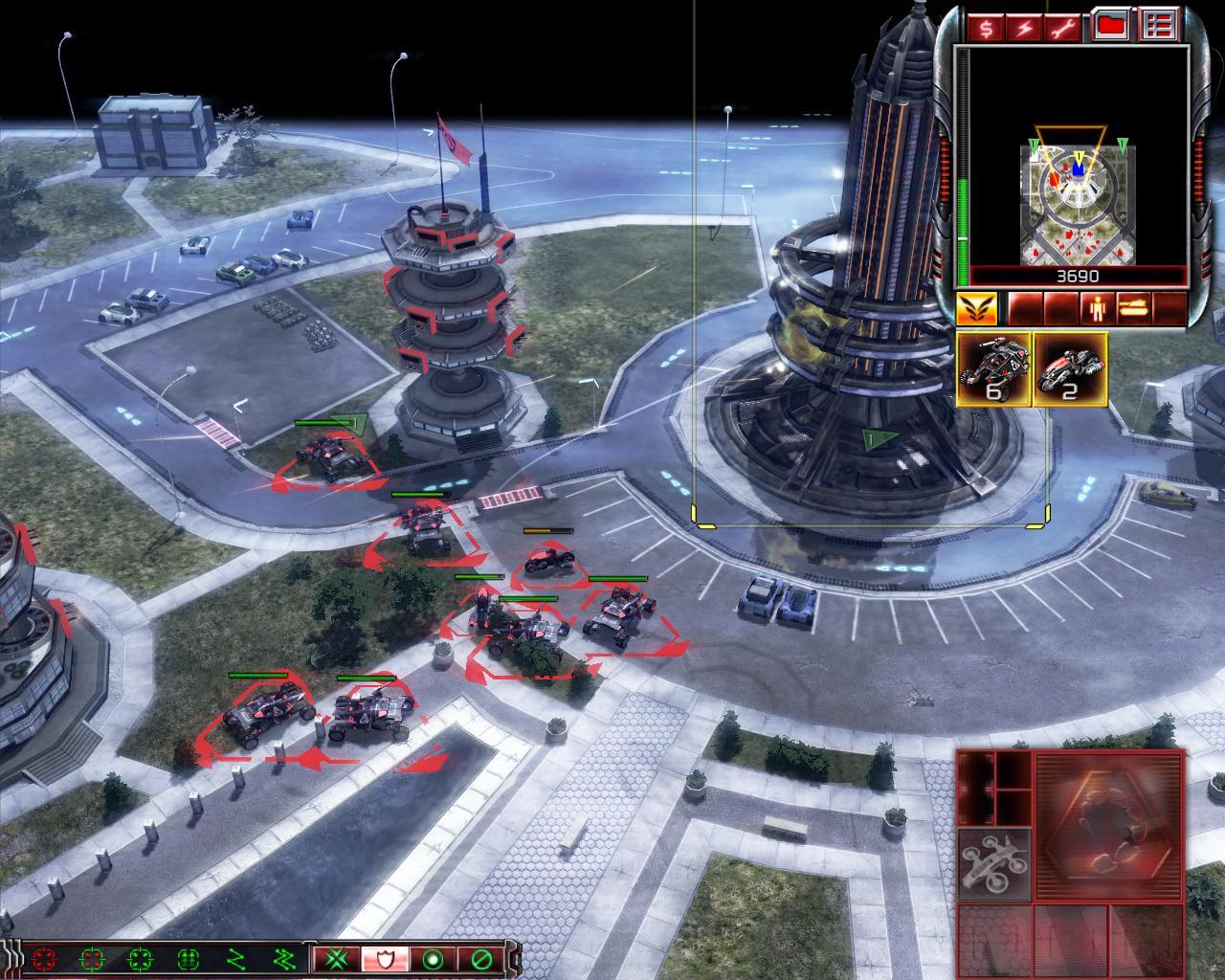Set the aggressive stance with crossed arrows

pos(337,958)
